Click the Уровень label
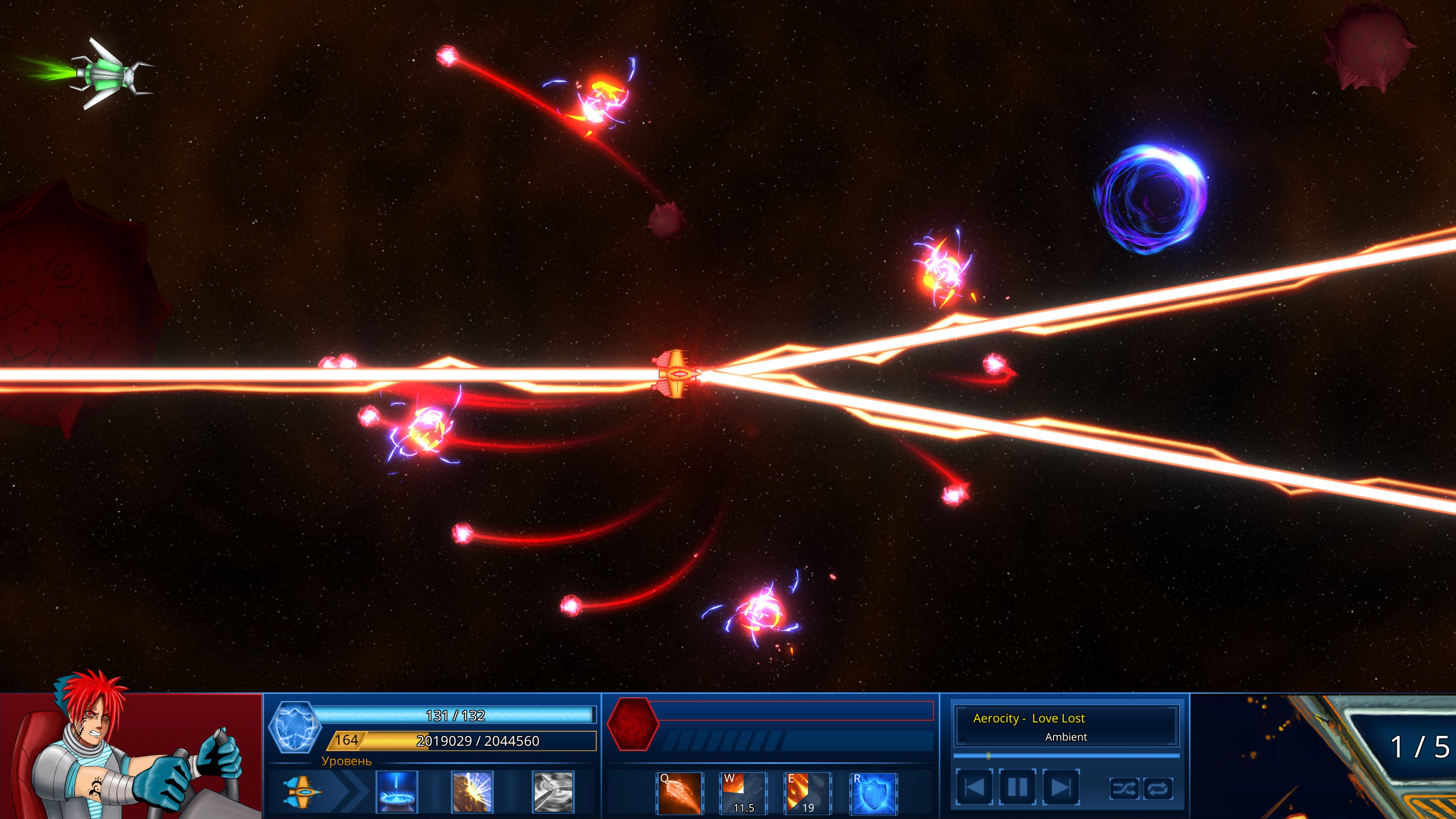Viewport: 1456px width, 819px height. [348, 763]
